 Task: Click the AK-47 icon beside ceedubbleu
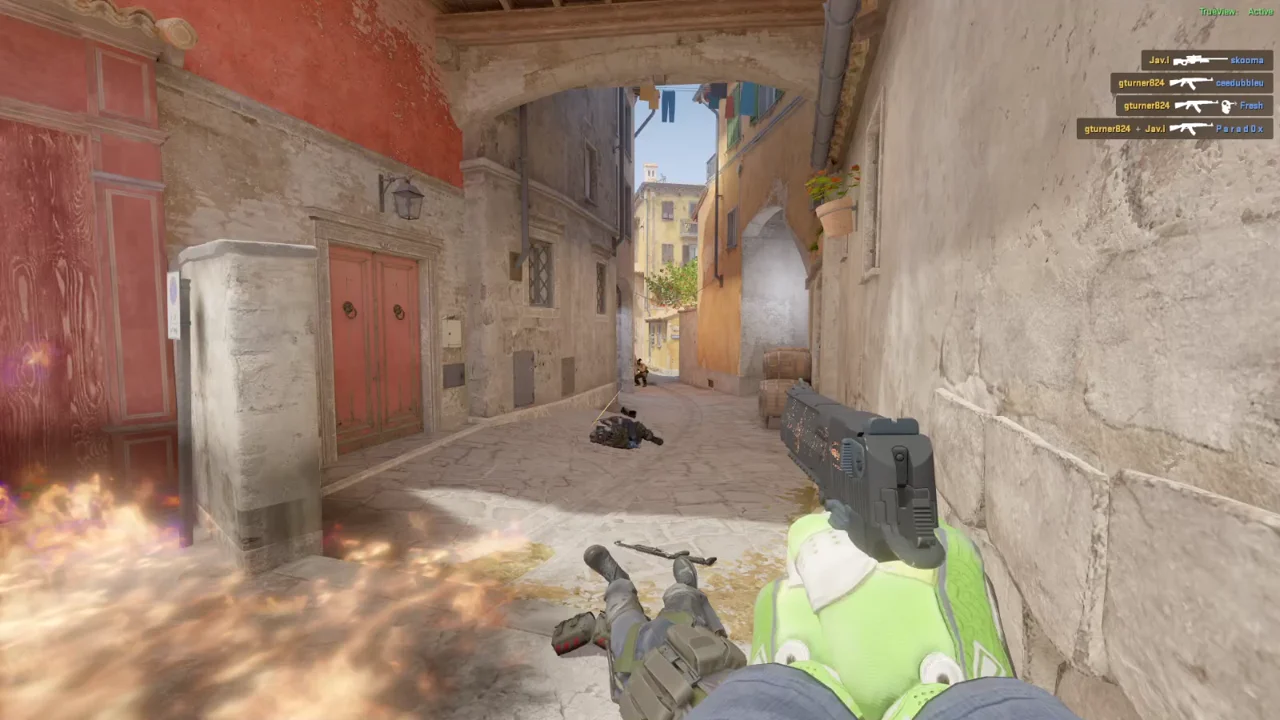click(x=1190, y=83)
